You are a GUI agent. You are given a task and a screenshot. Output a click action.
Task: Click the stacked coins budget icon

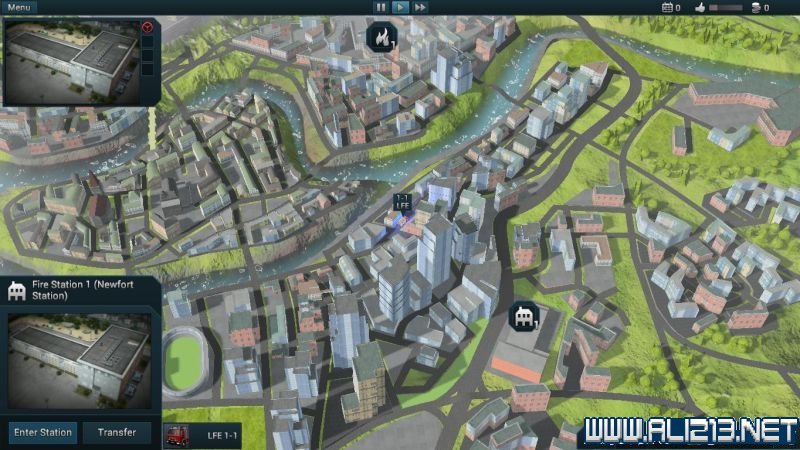click(756, 7)
